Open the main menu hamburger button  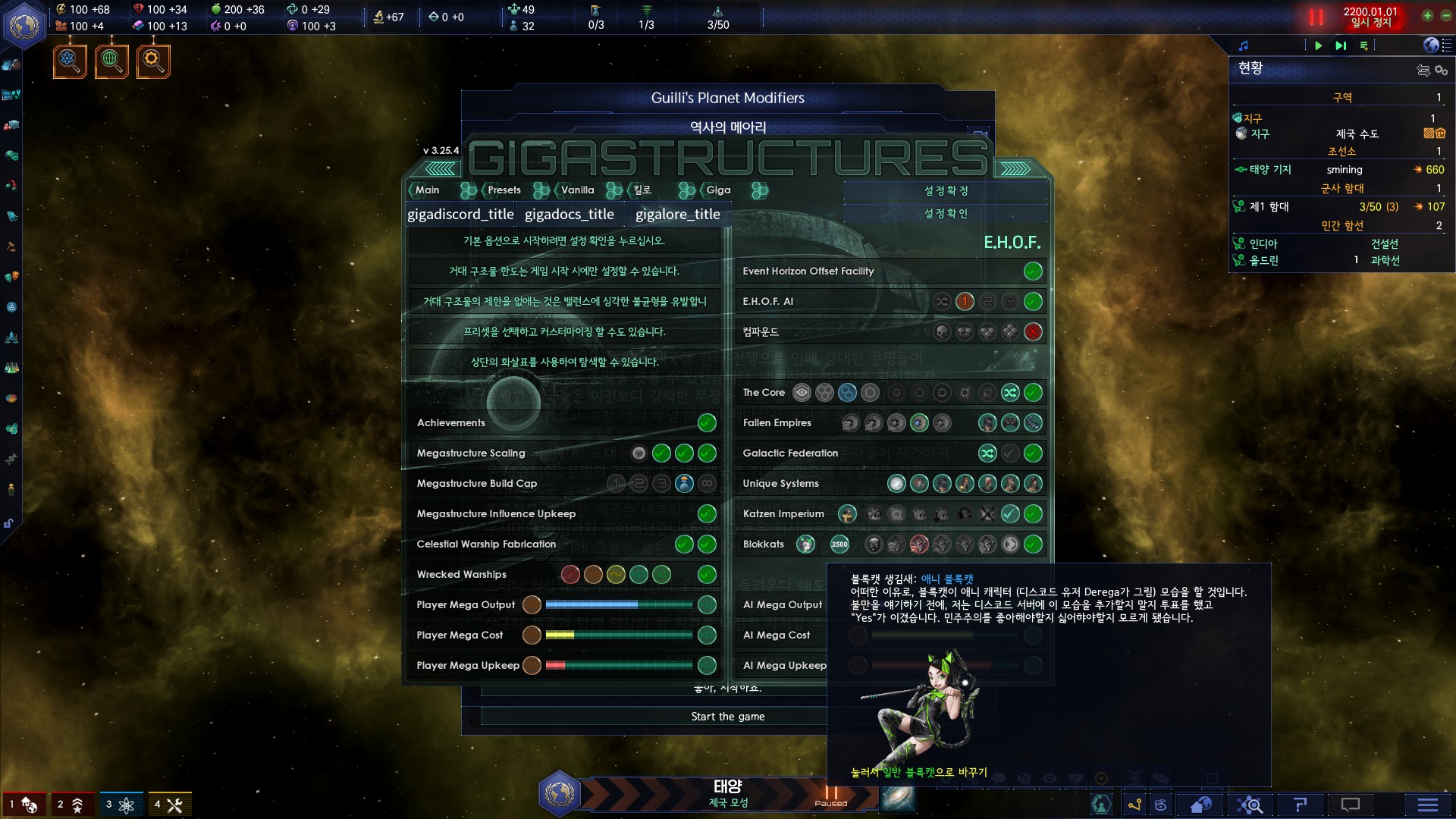coord(1428,805)
